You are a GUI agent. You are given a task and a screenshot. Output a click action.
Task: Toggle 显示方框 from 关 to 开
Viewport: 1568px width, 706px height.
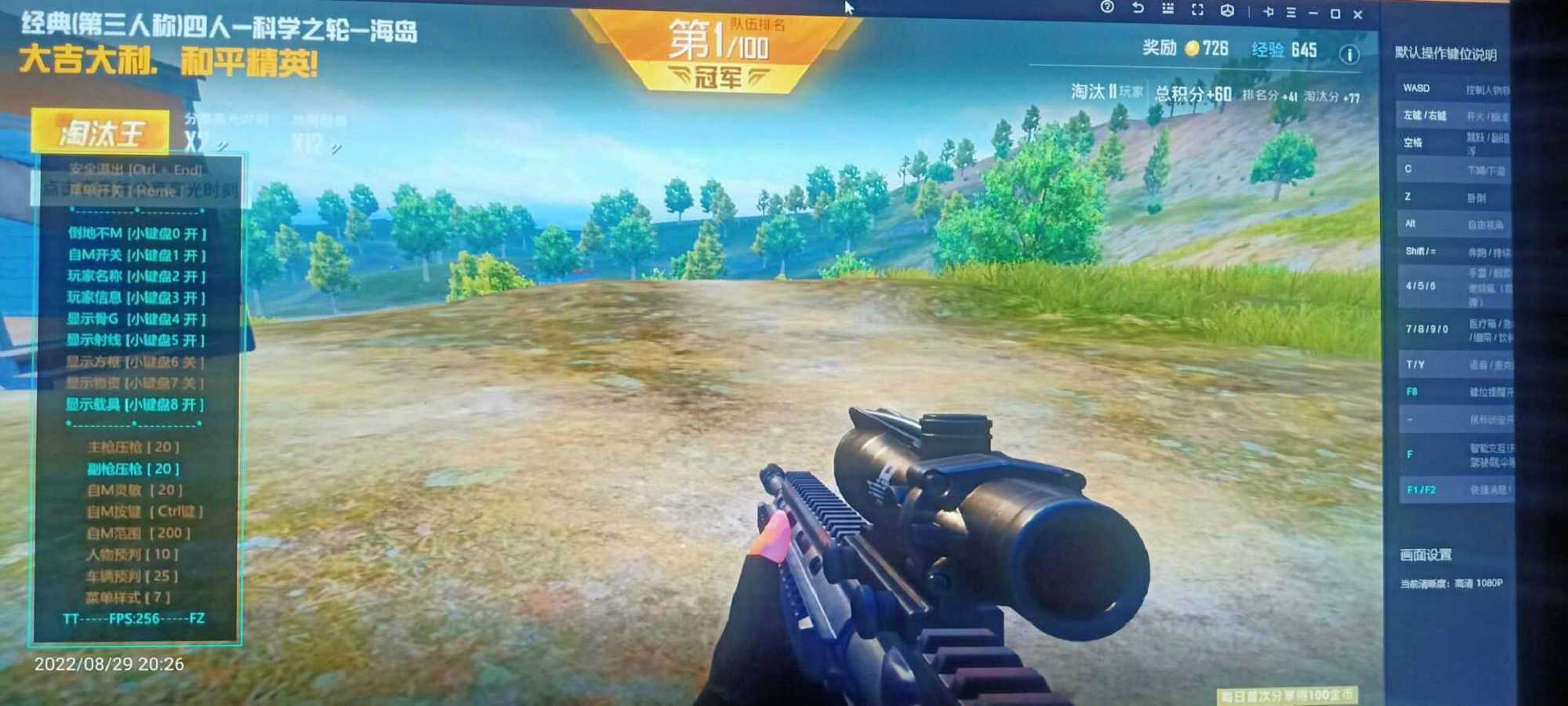pyautogui.click(x=130, y=362)
